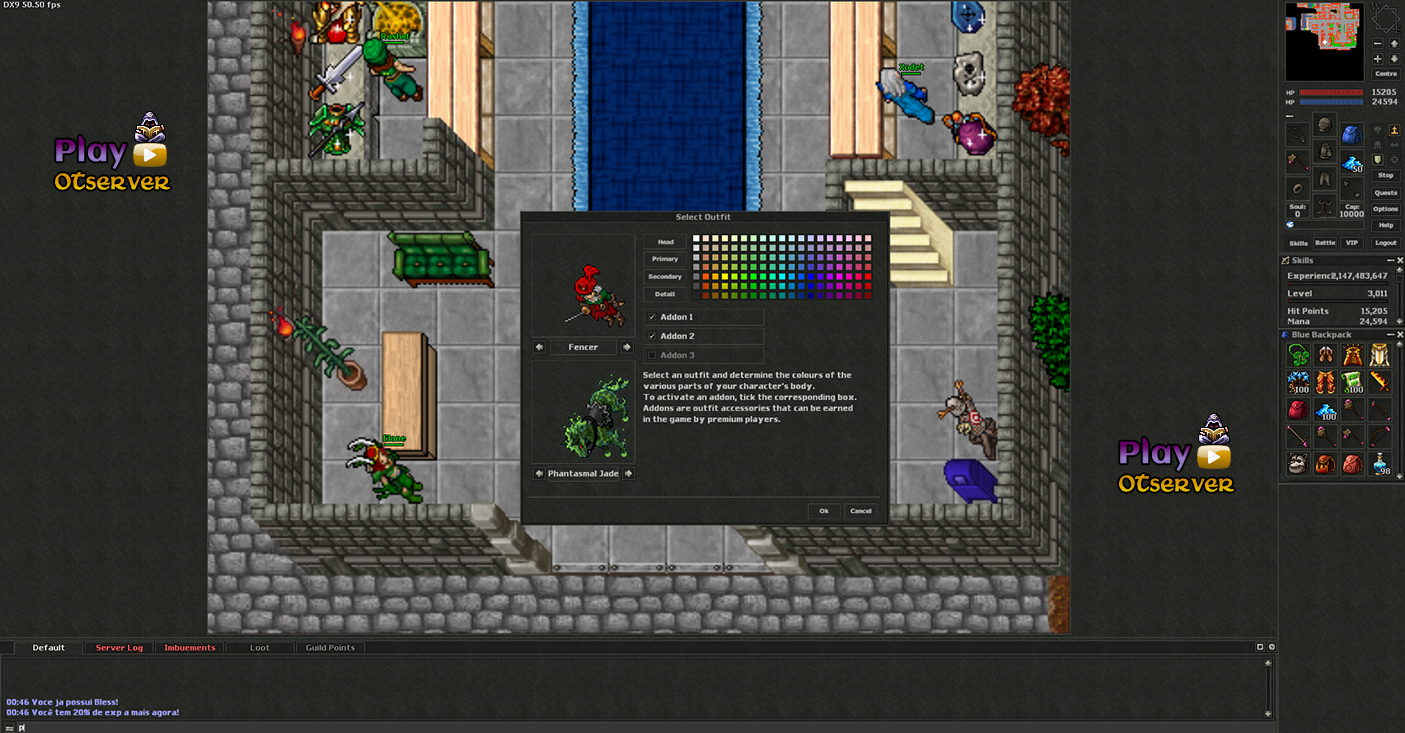Image resolution: width=1405 pixels, height=733 pixels.
Task: Close the Blue Backpack window
Action: [x=1399, y=335]
